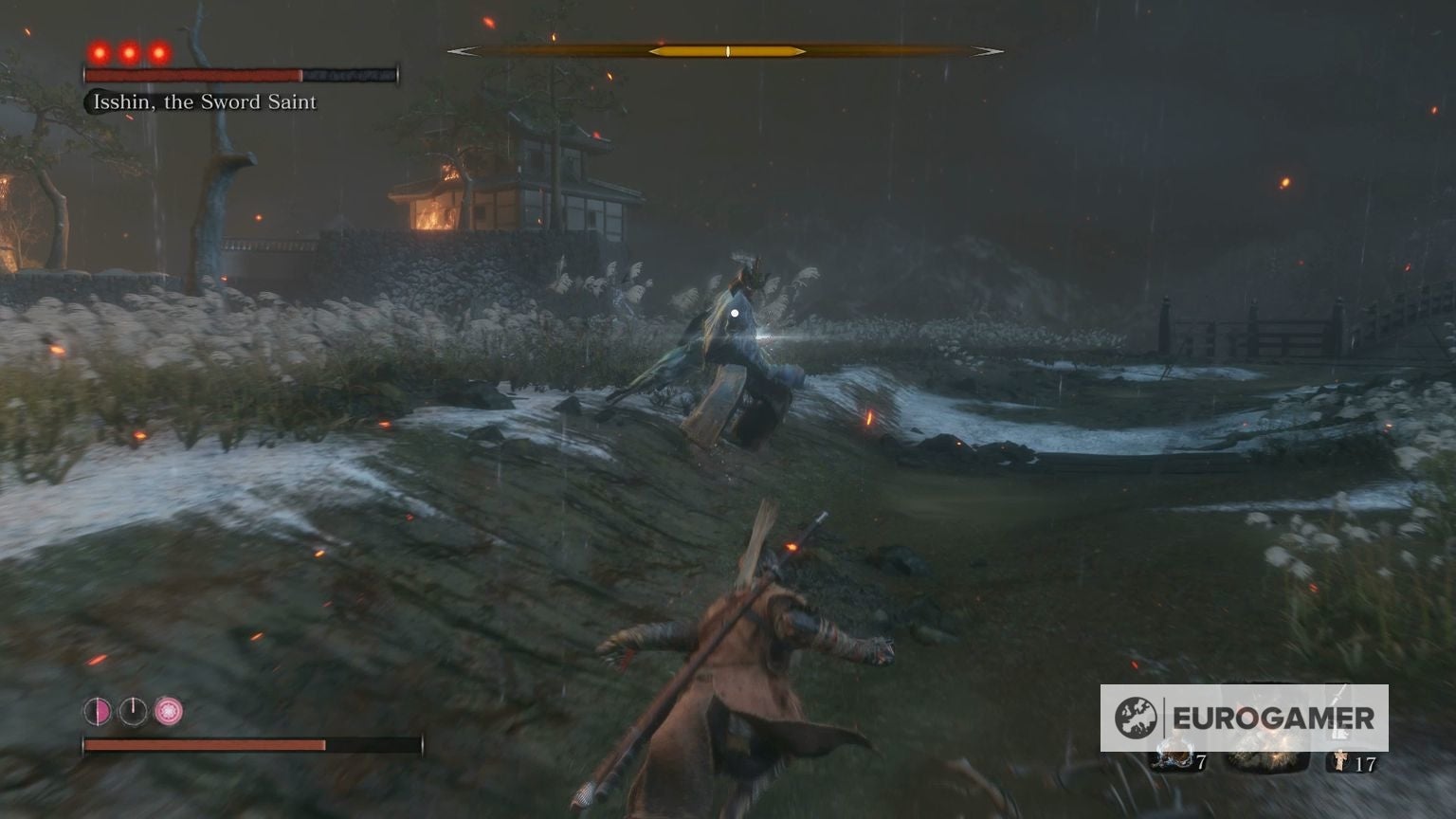Click the item count label showing 7
The height and width of the screenshot is (819, 1456).
pyautogui.click(x=1200, y=761)
